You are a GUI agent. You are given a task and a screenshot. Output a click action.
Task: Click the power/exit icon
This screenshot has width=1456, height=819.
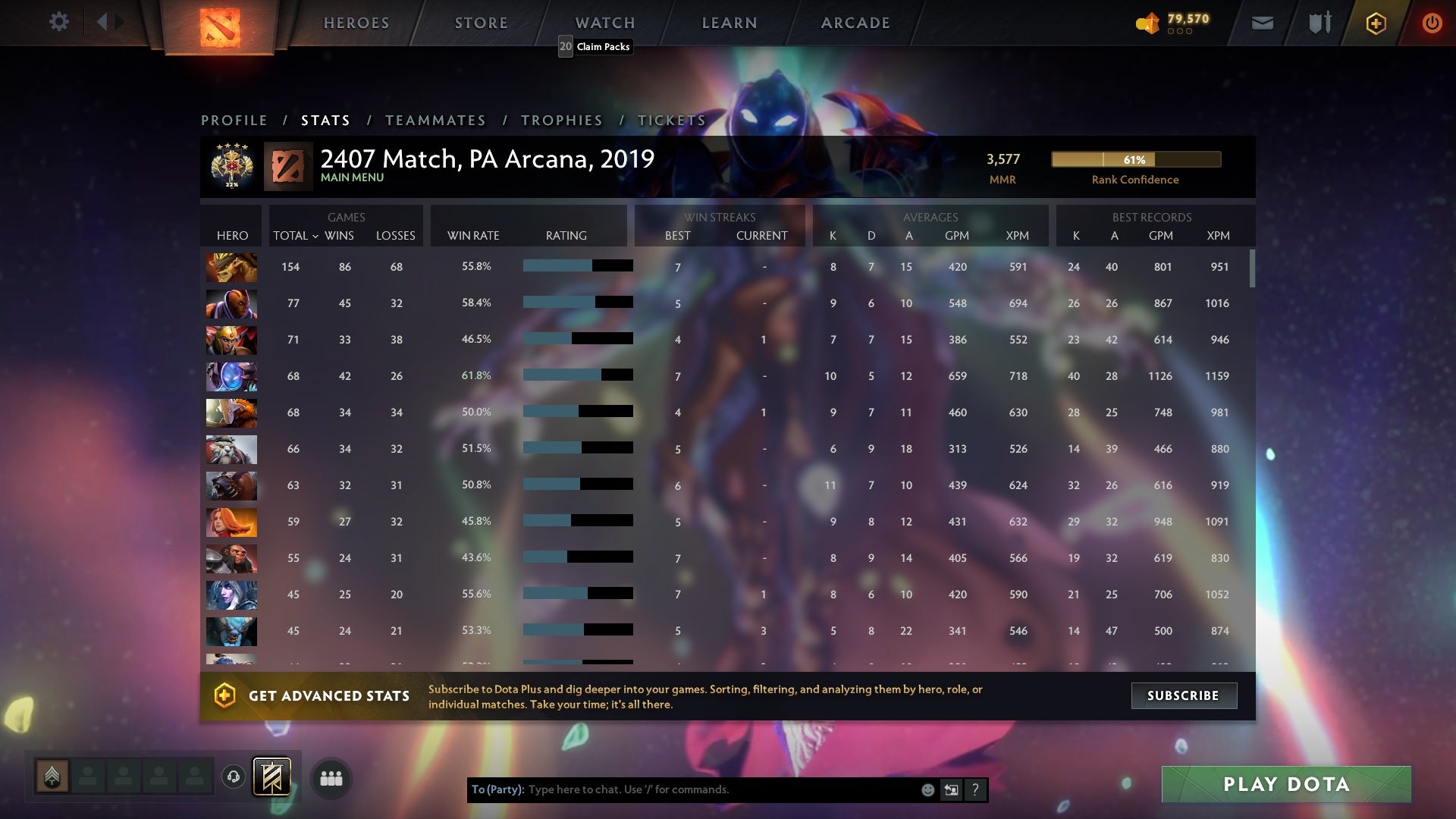coord(1432,24)
